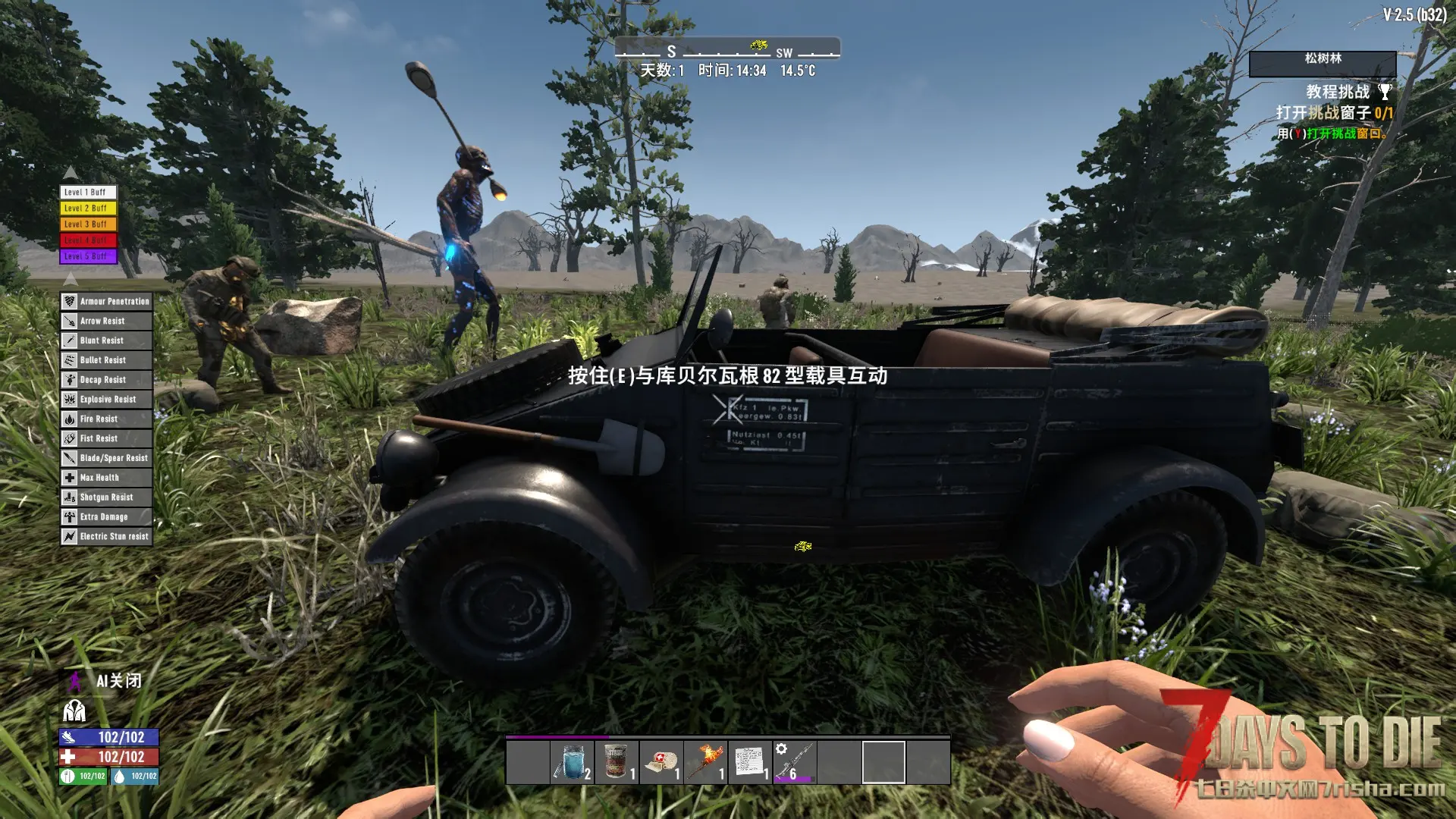Select the Bullet Resist buff row
The width and height of the screenshot is (1456, 819).
coord(106,360)
